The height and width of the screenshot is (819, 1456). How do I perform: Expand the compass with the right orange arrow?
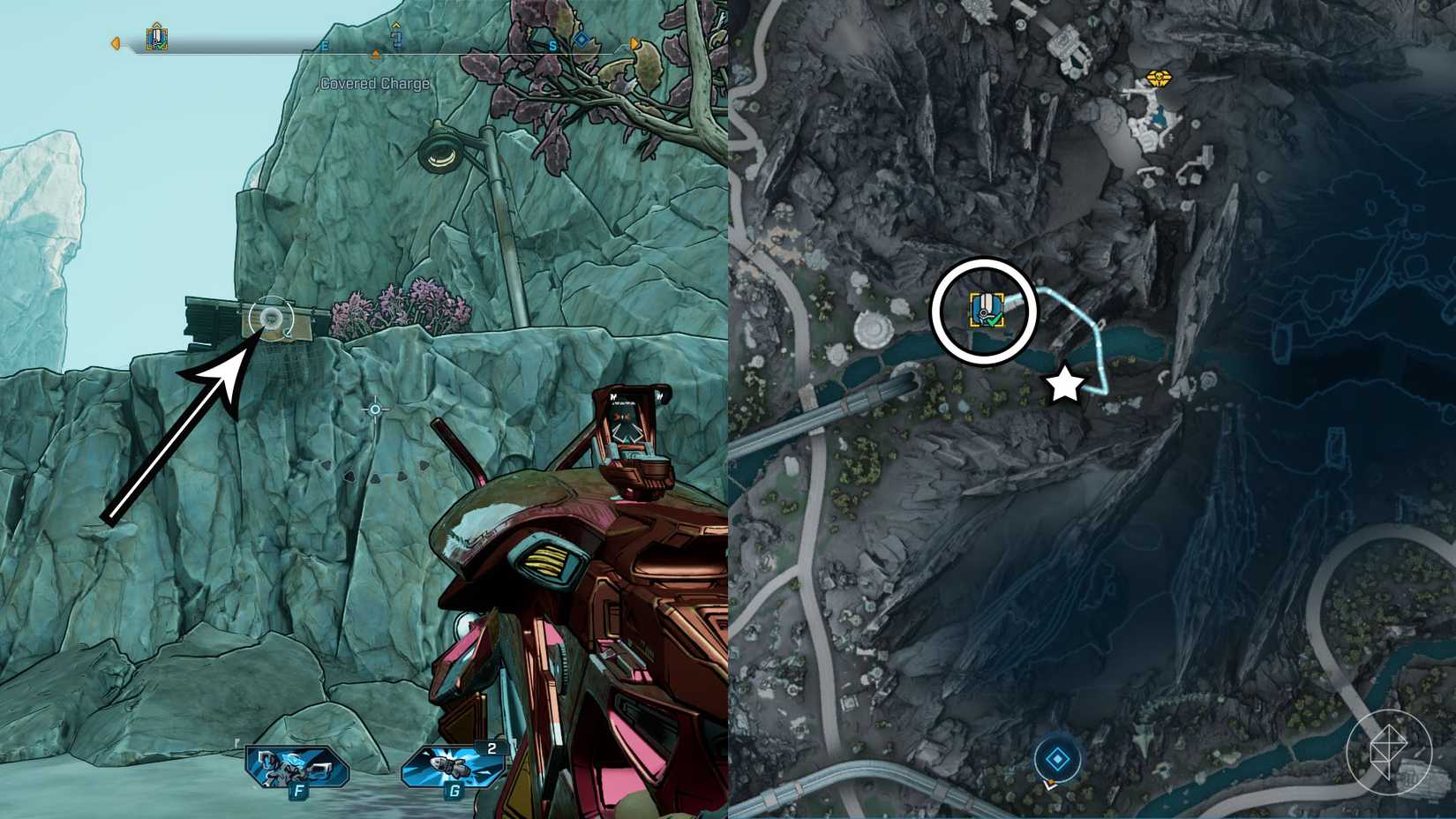[x=634, y=42]
